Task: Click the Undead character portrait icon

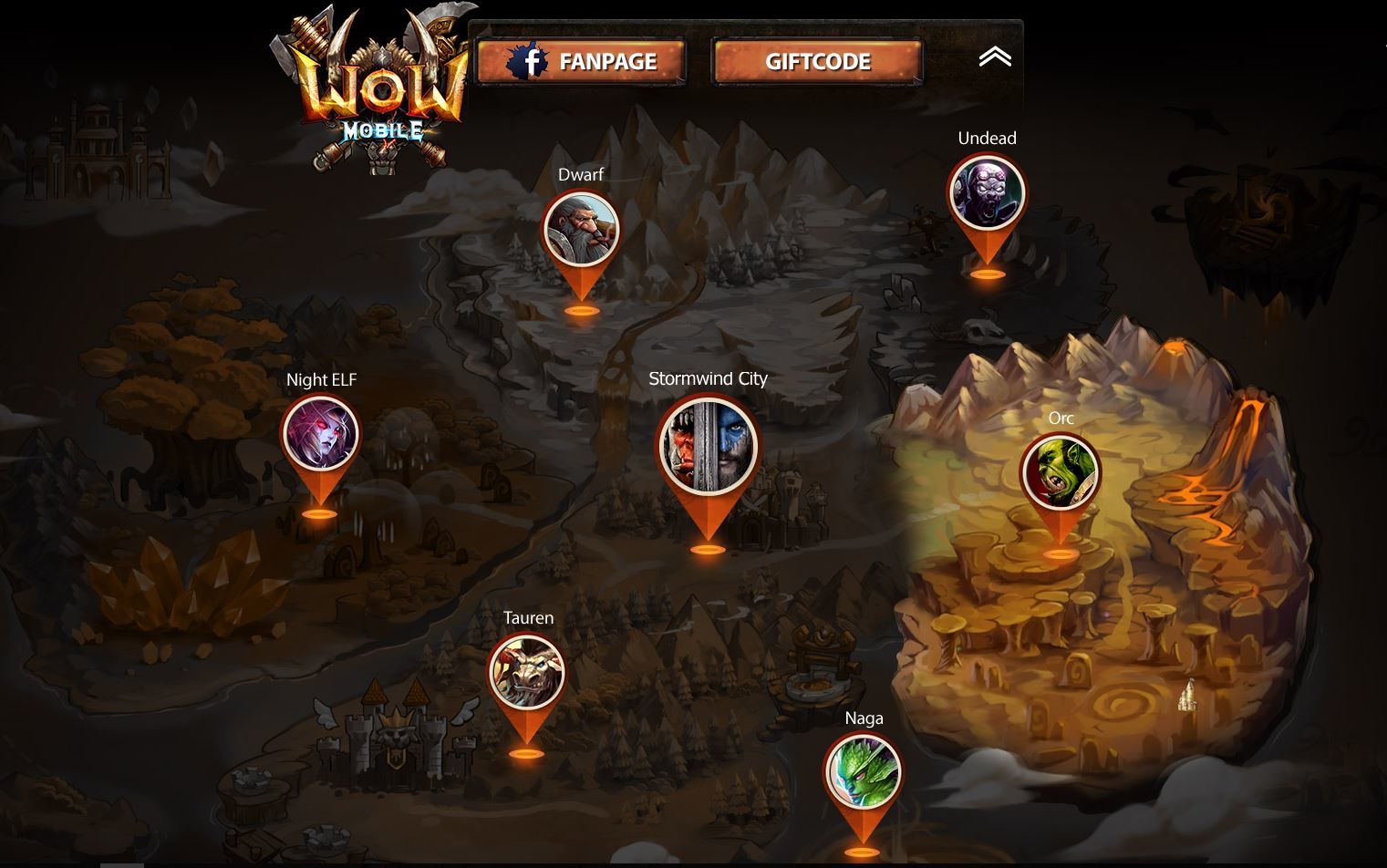Action: (x=988, y=191)
